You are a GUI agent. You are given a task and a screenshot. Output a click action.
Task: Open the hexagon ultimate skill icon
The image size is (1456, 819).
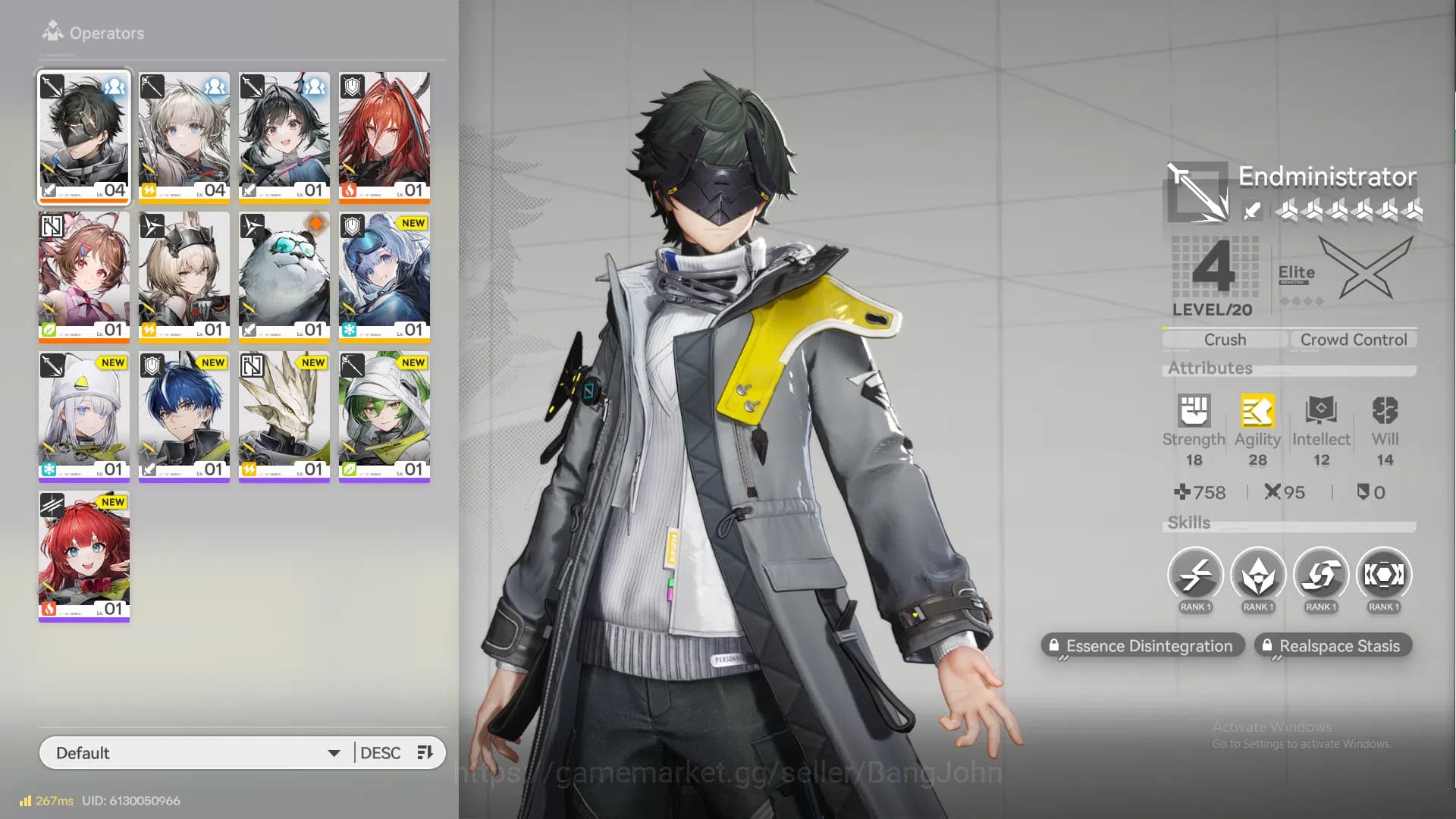(x=1384, y=576)
